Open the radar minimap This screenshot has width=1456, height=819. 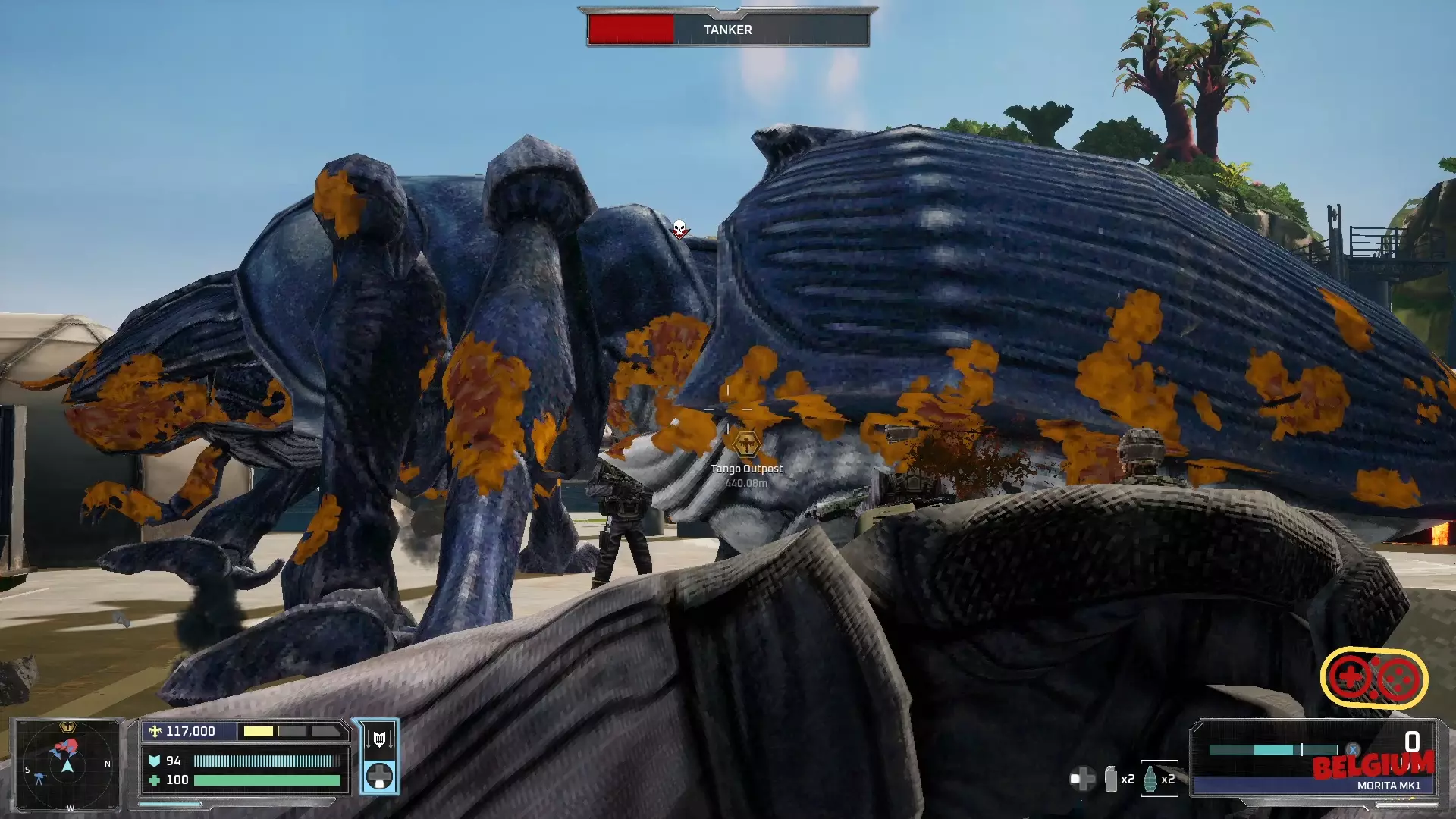pyautogui.click(x=67, y=764)
